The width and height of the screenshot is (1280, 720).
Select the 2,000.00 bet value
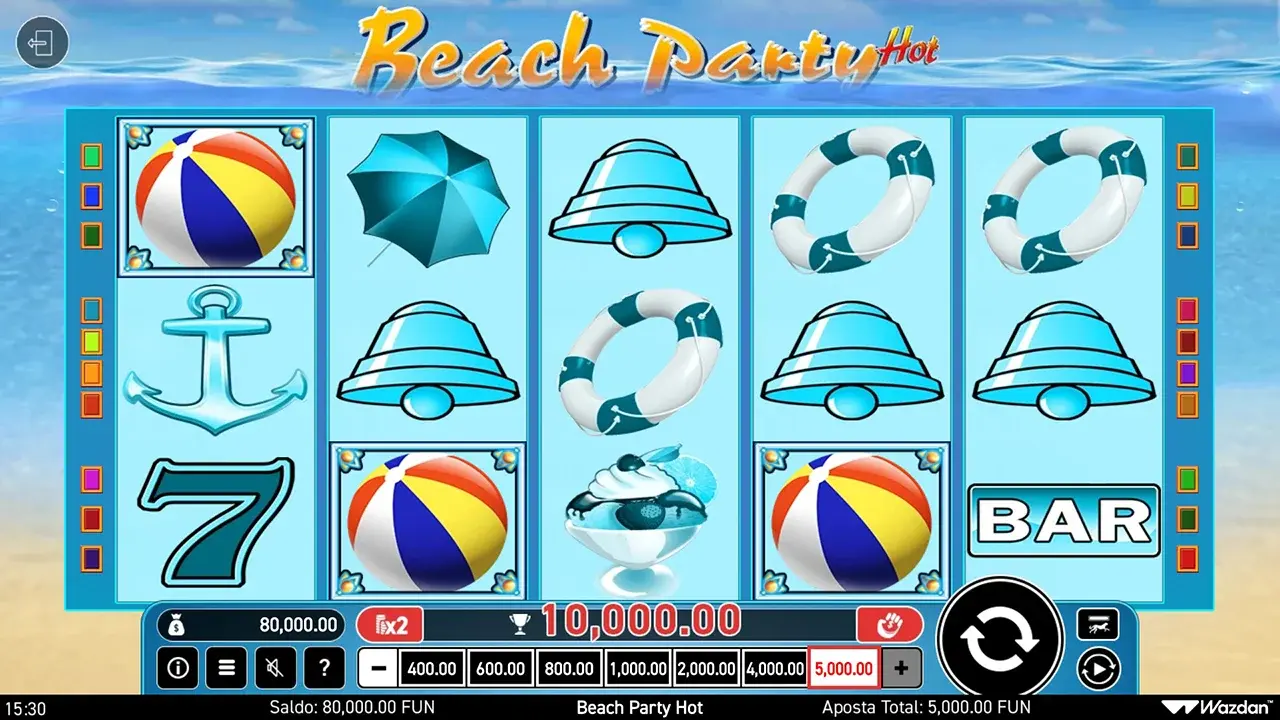[x=706, y=668]
